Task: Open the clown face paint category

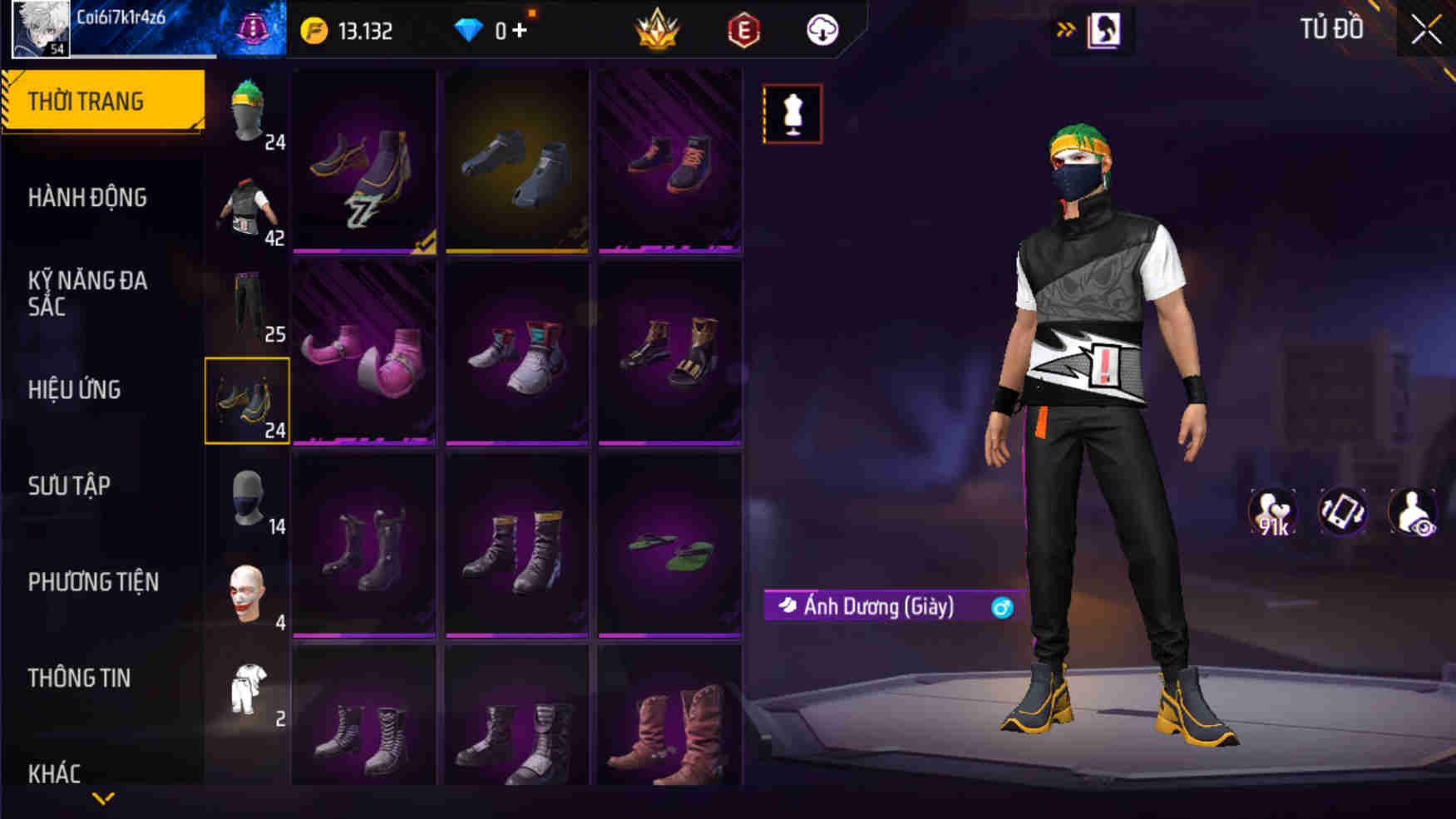Action: pyautogui.click(x=247, y=594)
